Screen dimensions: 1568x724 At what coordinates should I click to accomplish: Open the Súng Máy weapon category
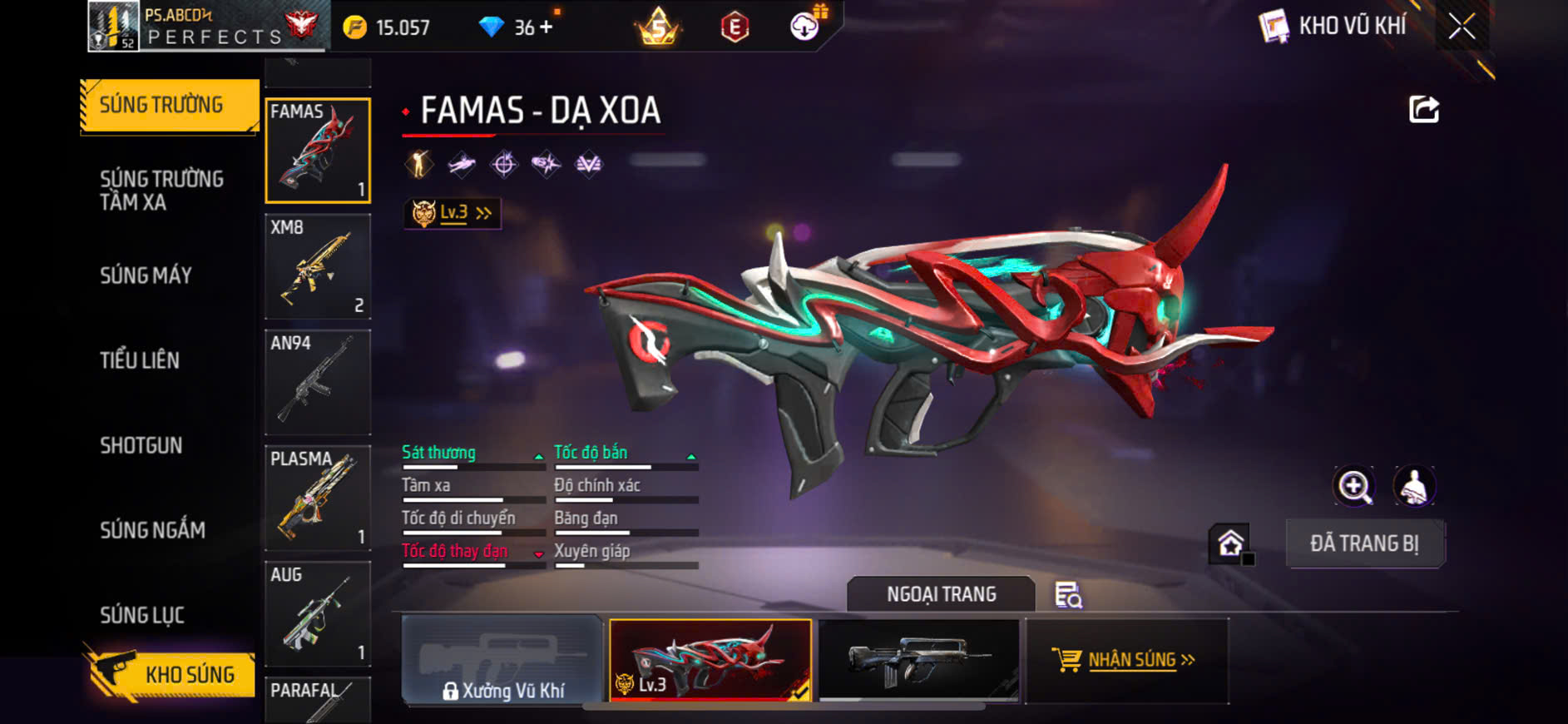pyautogui.click(x=146, y=275)
